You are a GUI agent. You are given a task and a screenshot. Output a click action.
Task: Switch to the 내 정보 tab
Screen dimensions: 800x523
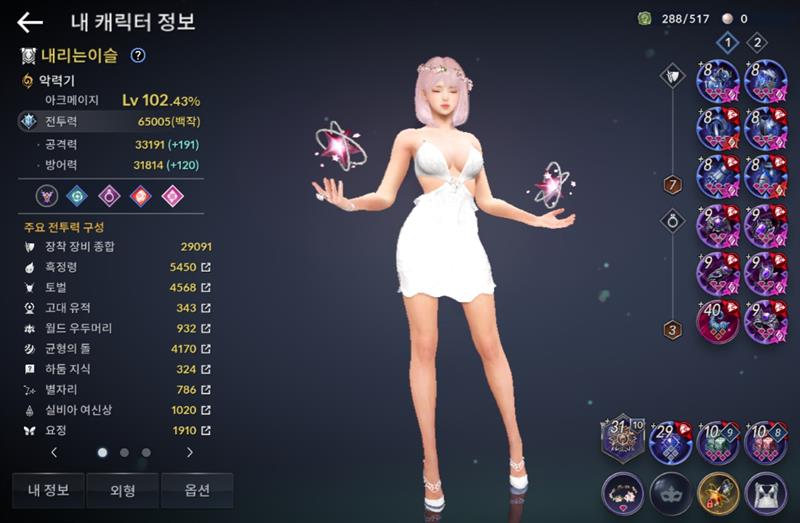[48, 490]
